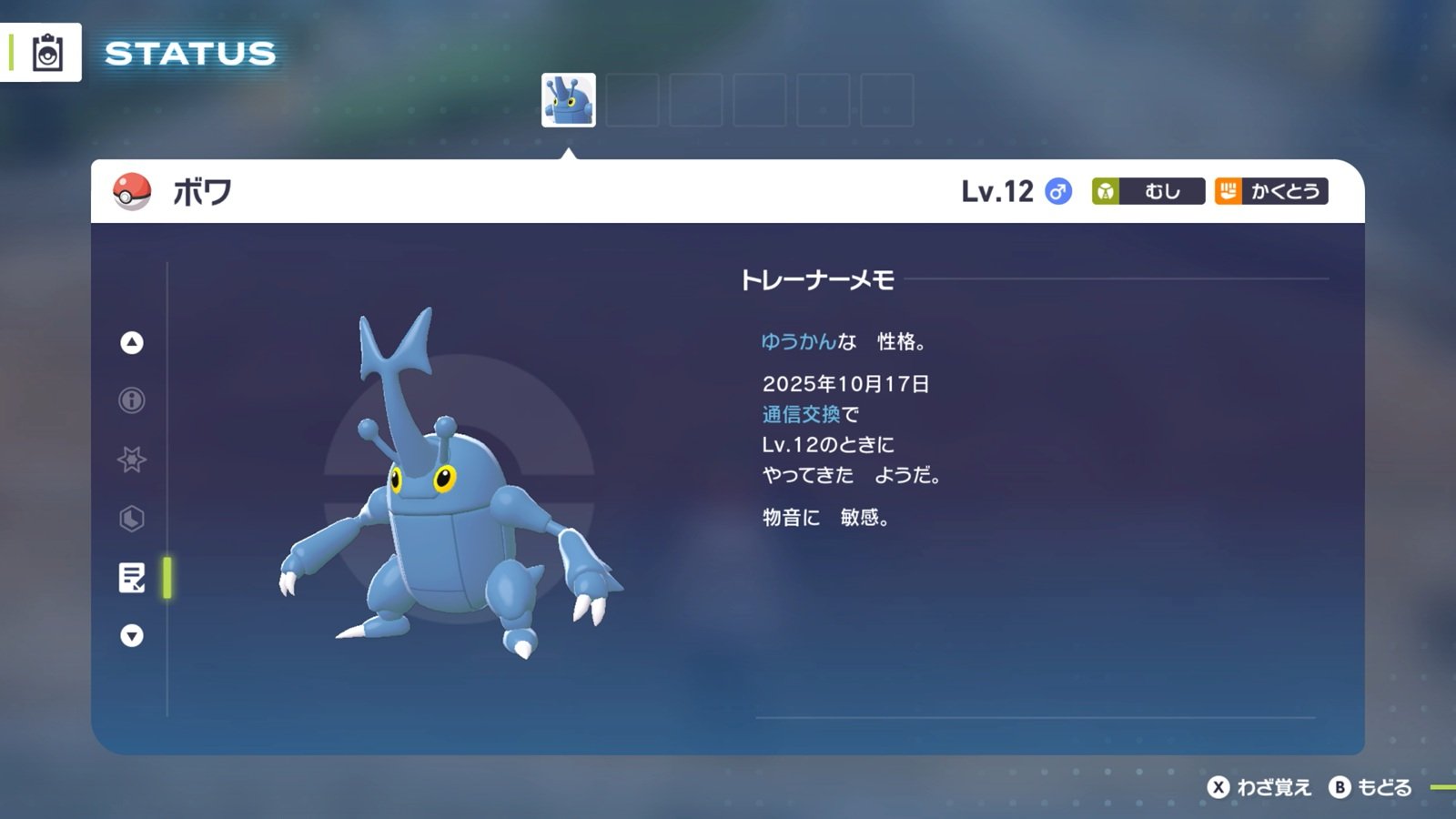Show the hexagon moves tab
Viewport: 1456px width, 819px height.
coord(132,519)
